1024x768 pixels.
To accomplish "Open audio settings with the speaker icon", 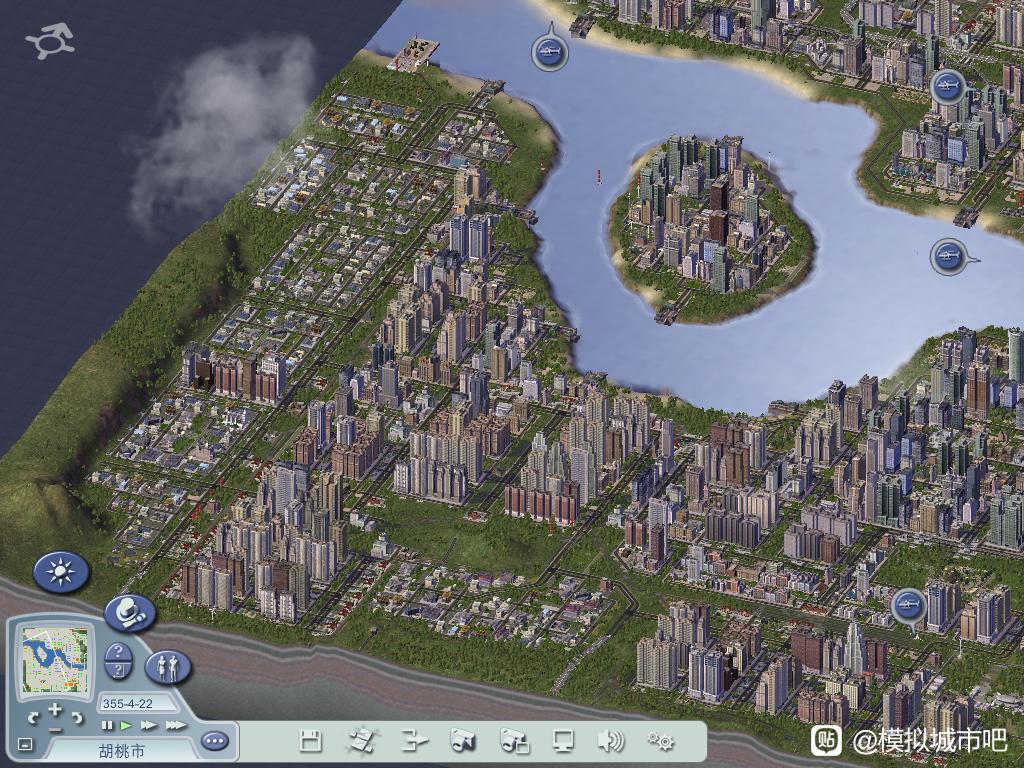I will [x=610, y=741].
